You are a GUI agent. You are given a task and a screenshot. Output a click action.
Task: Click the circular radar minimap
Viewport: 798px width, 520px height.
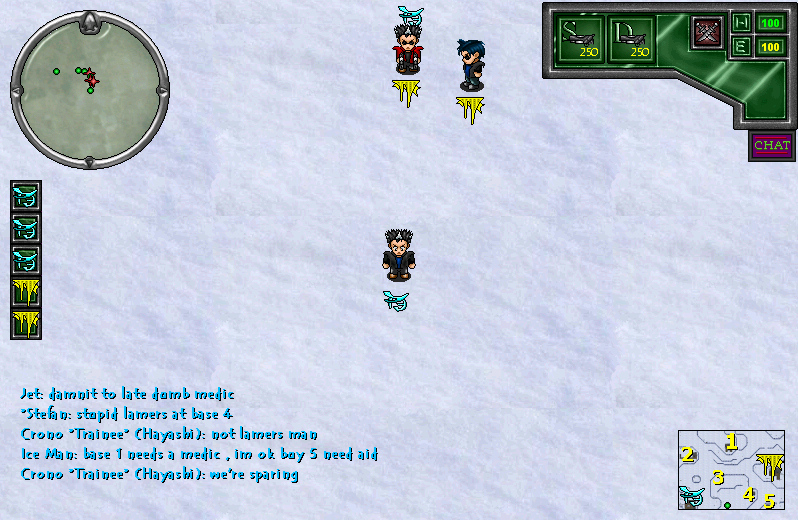(x=89, y=89)
